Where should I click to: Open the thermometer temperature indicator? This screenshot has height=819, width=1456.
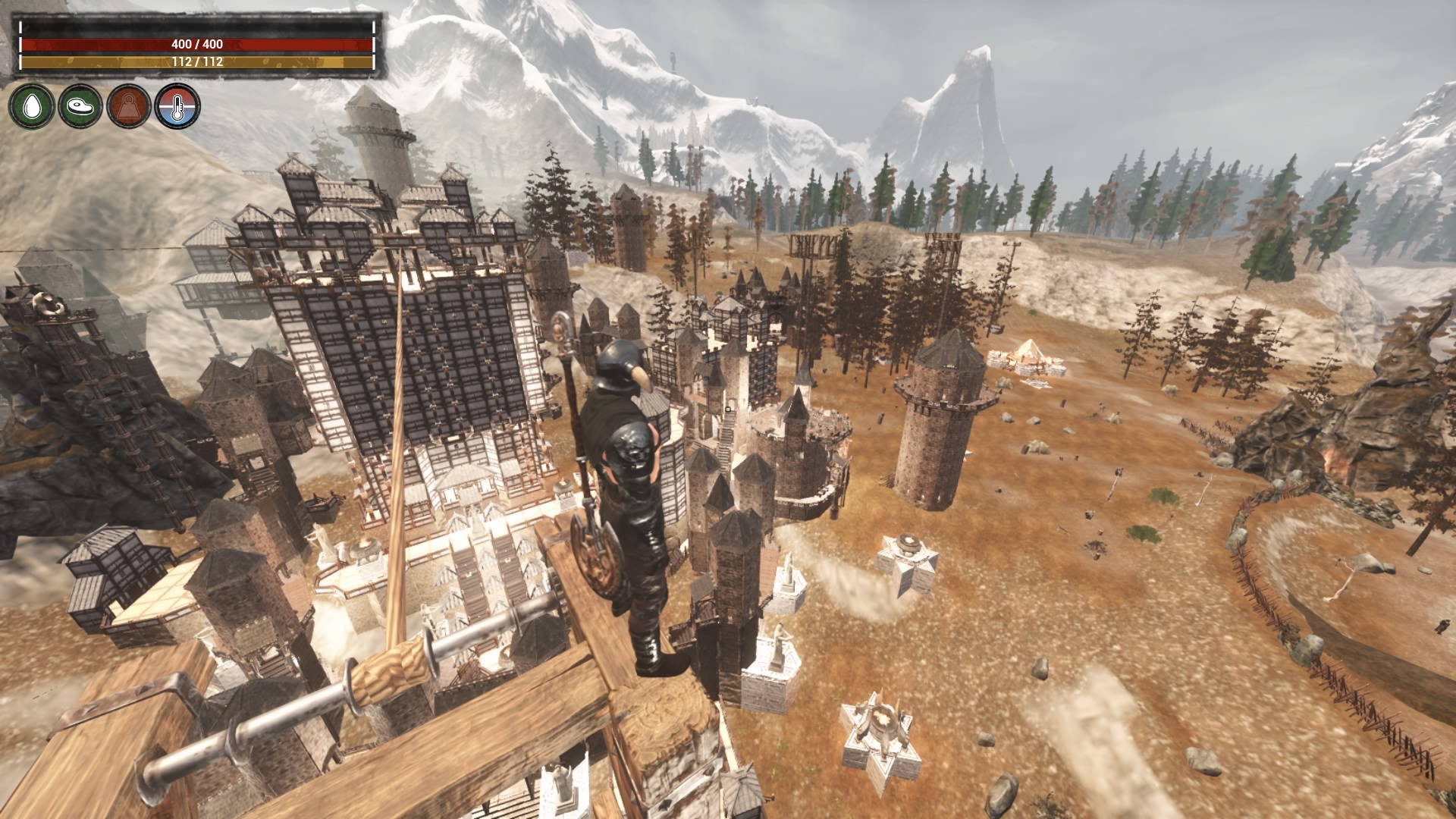pyautogui.click(x=177, y=107)
